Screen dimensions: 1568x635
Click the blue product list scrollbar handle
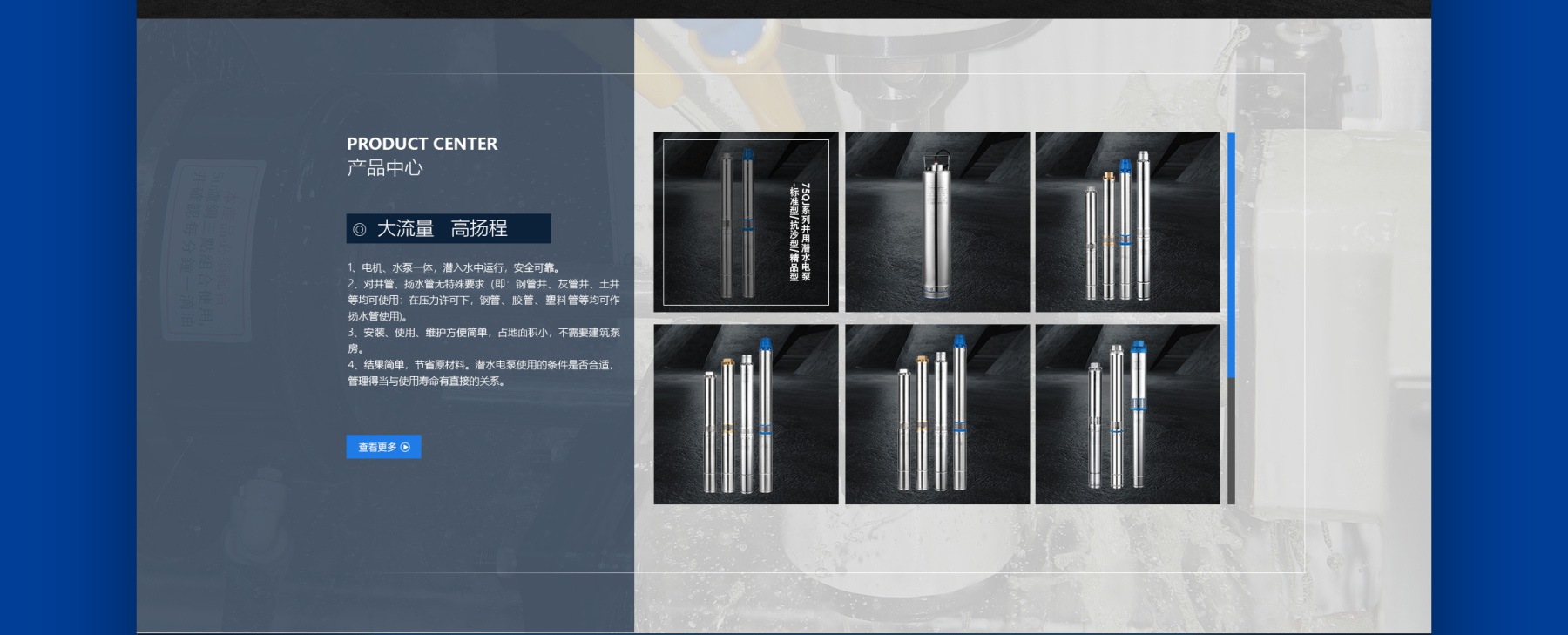pos(1231,254)
